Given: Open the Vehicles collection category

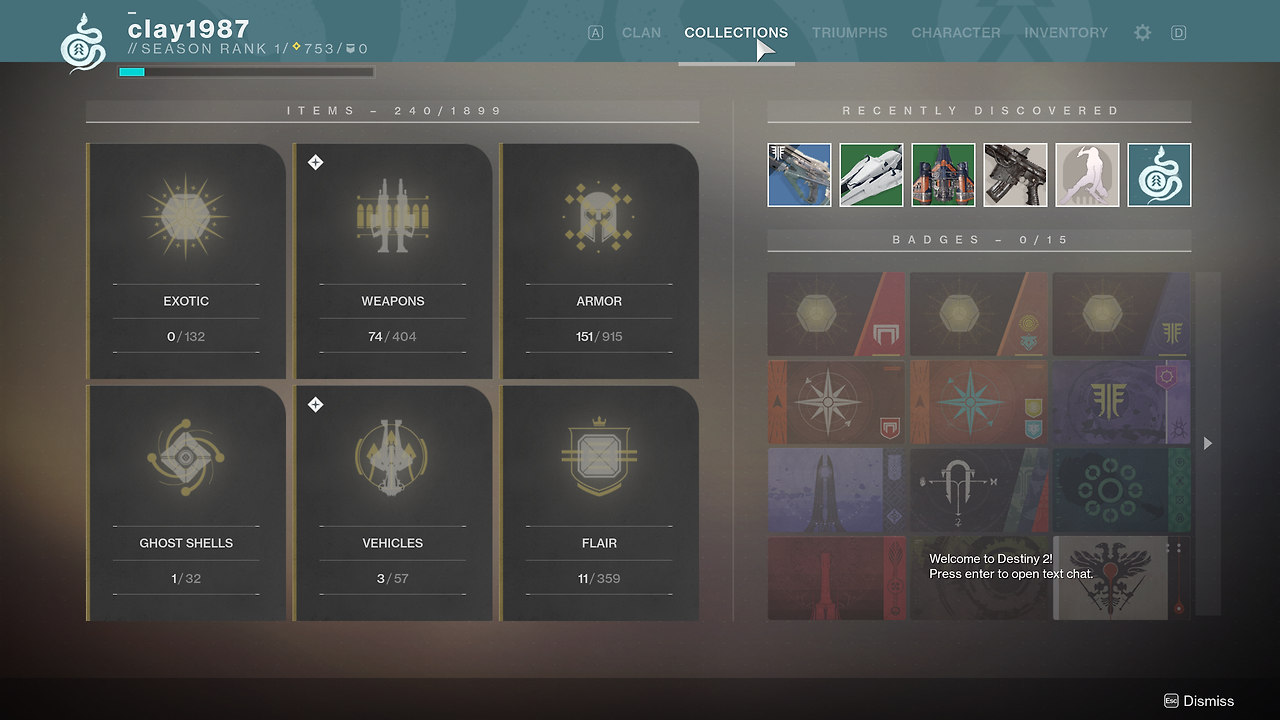Looking at the screenshot, I should click(x=393, y=503).
